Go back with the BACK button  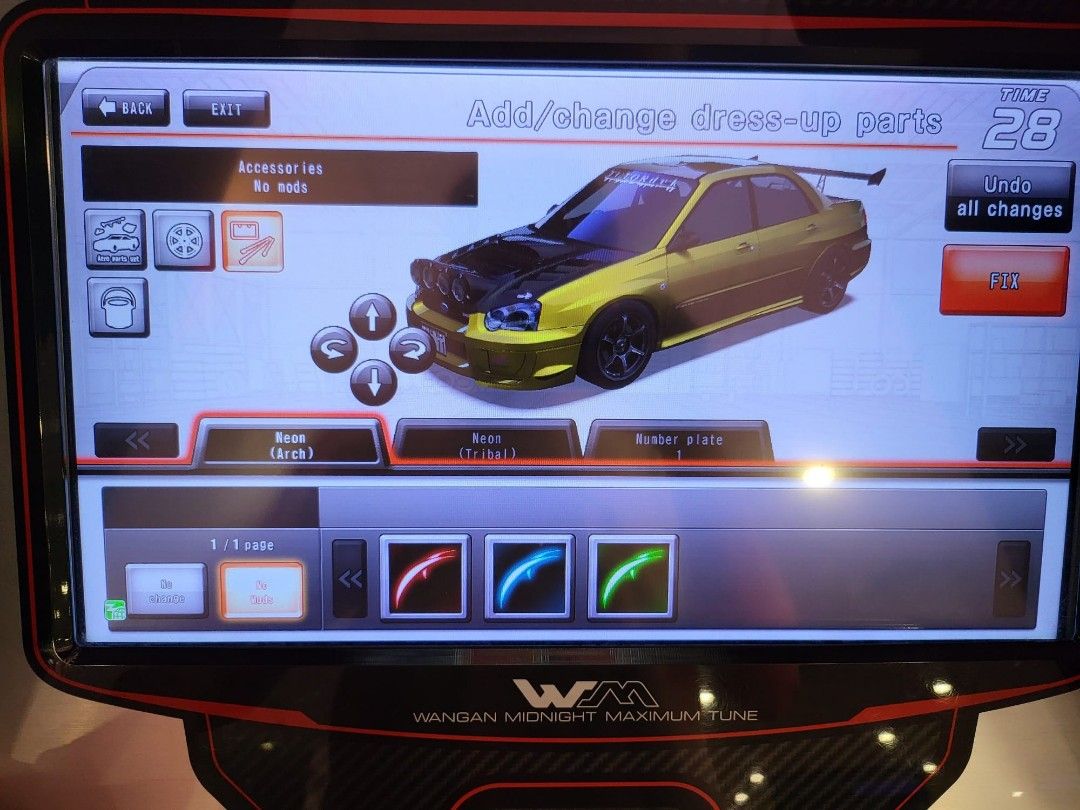coord(126,108)
